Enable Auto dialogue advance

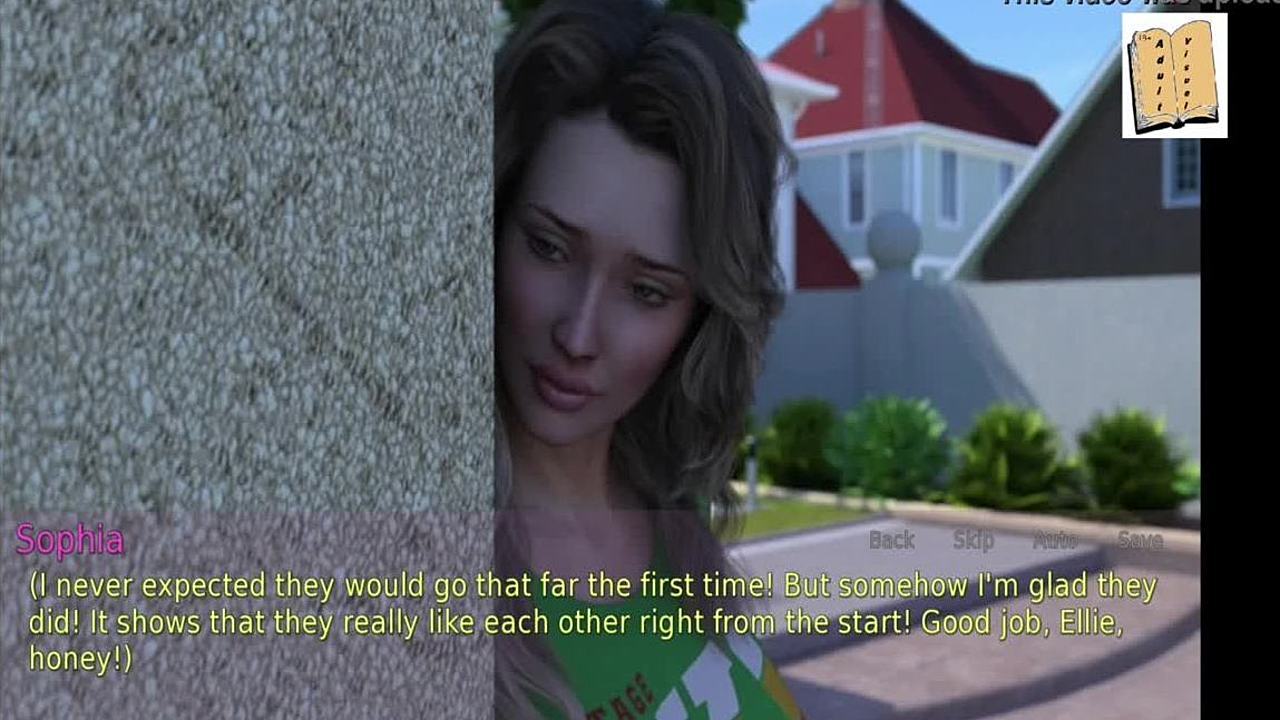coord(1054,540)
